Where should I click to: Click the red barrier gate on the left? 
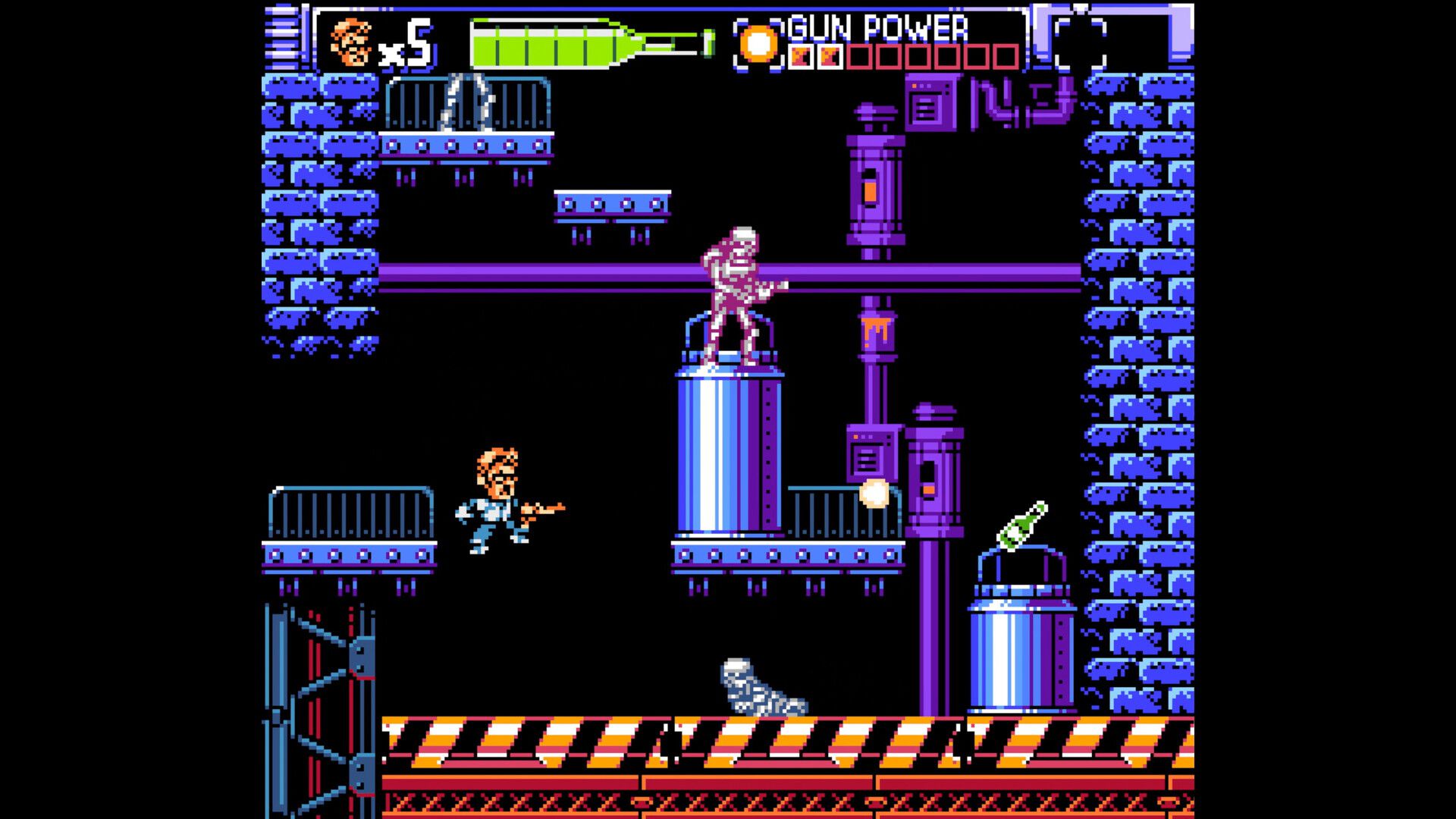(322, 698)
